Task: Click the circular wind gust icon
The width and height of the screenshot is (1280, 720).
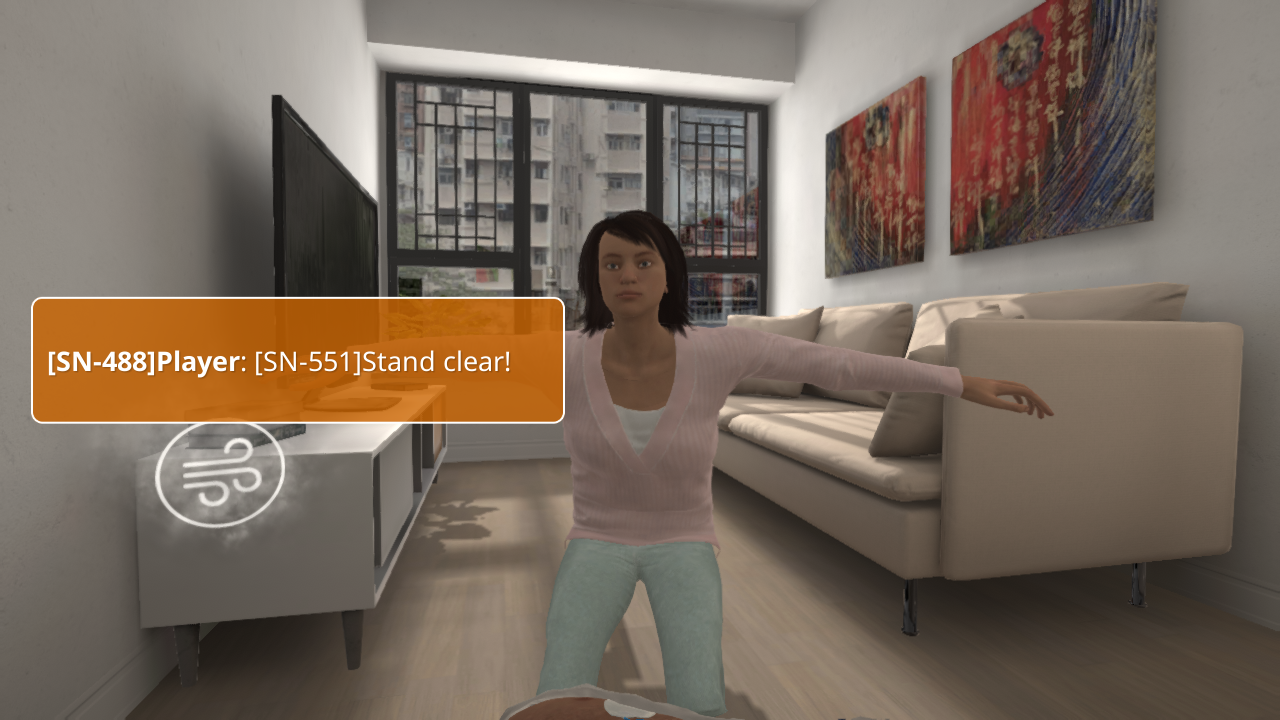Action: (x=220, y=473)
